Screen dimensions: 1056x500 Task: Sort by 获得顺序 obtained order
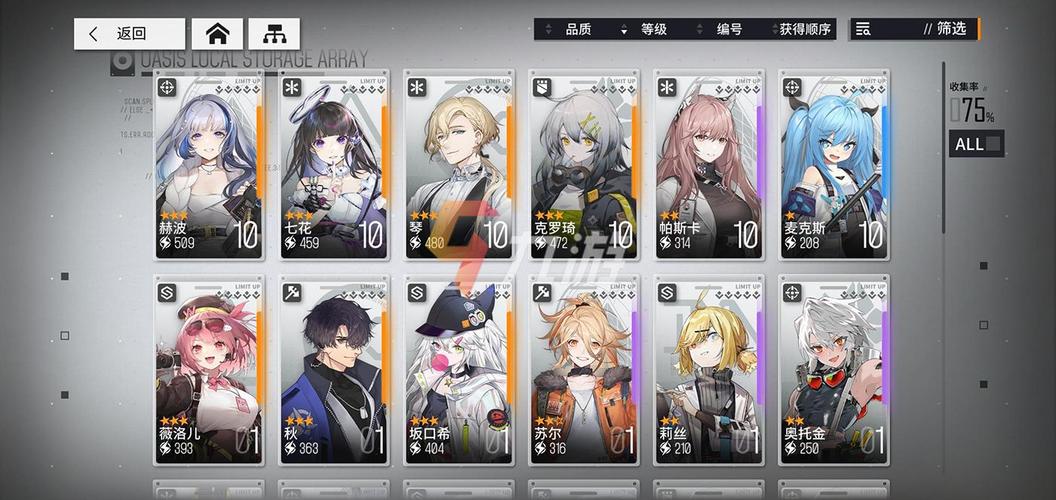tap(805, 30)
